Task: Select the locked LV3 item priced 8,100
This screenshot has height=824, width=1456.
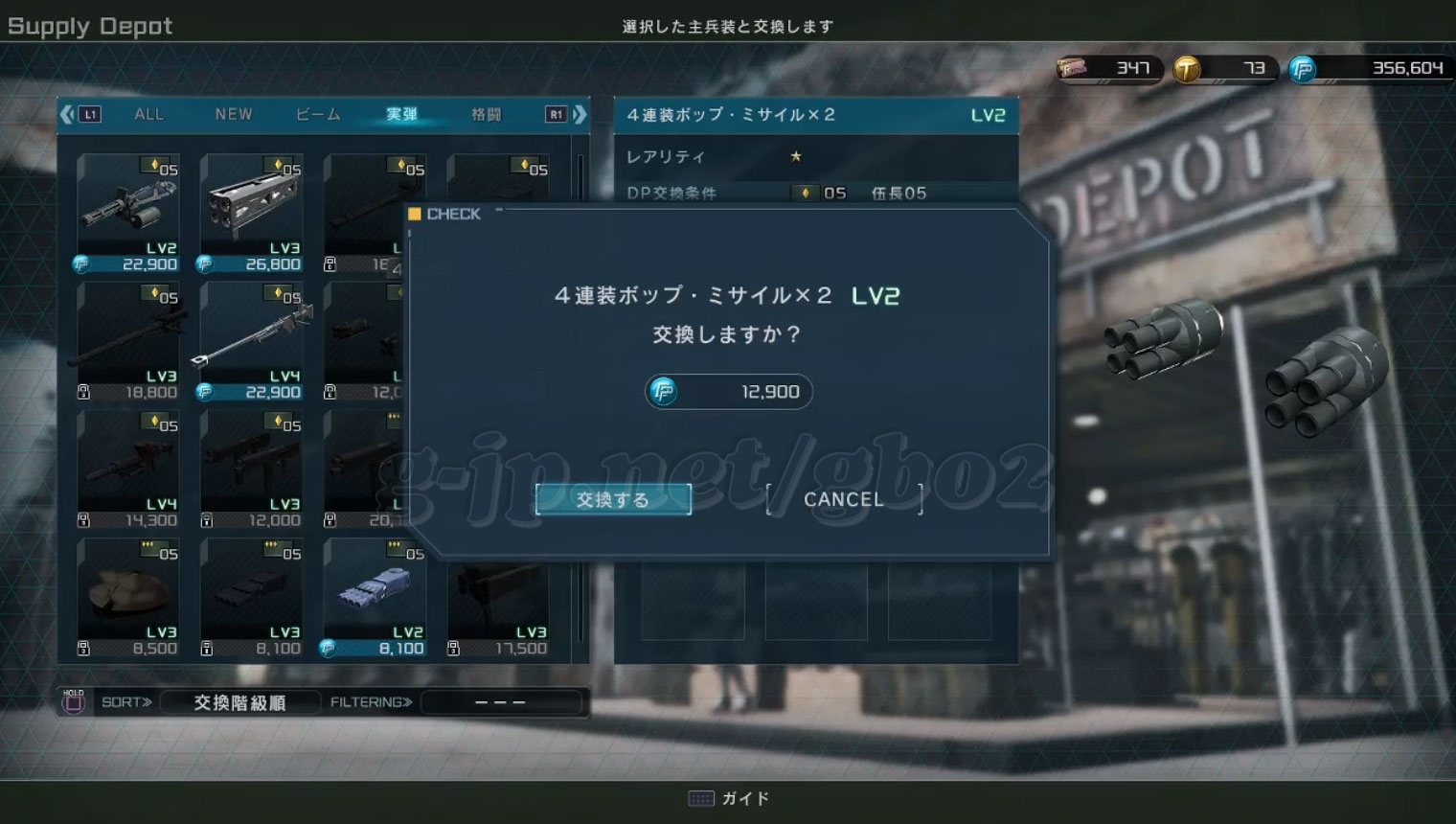Action: tap(251, 597)
